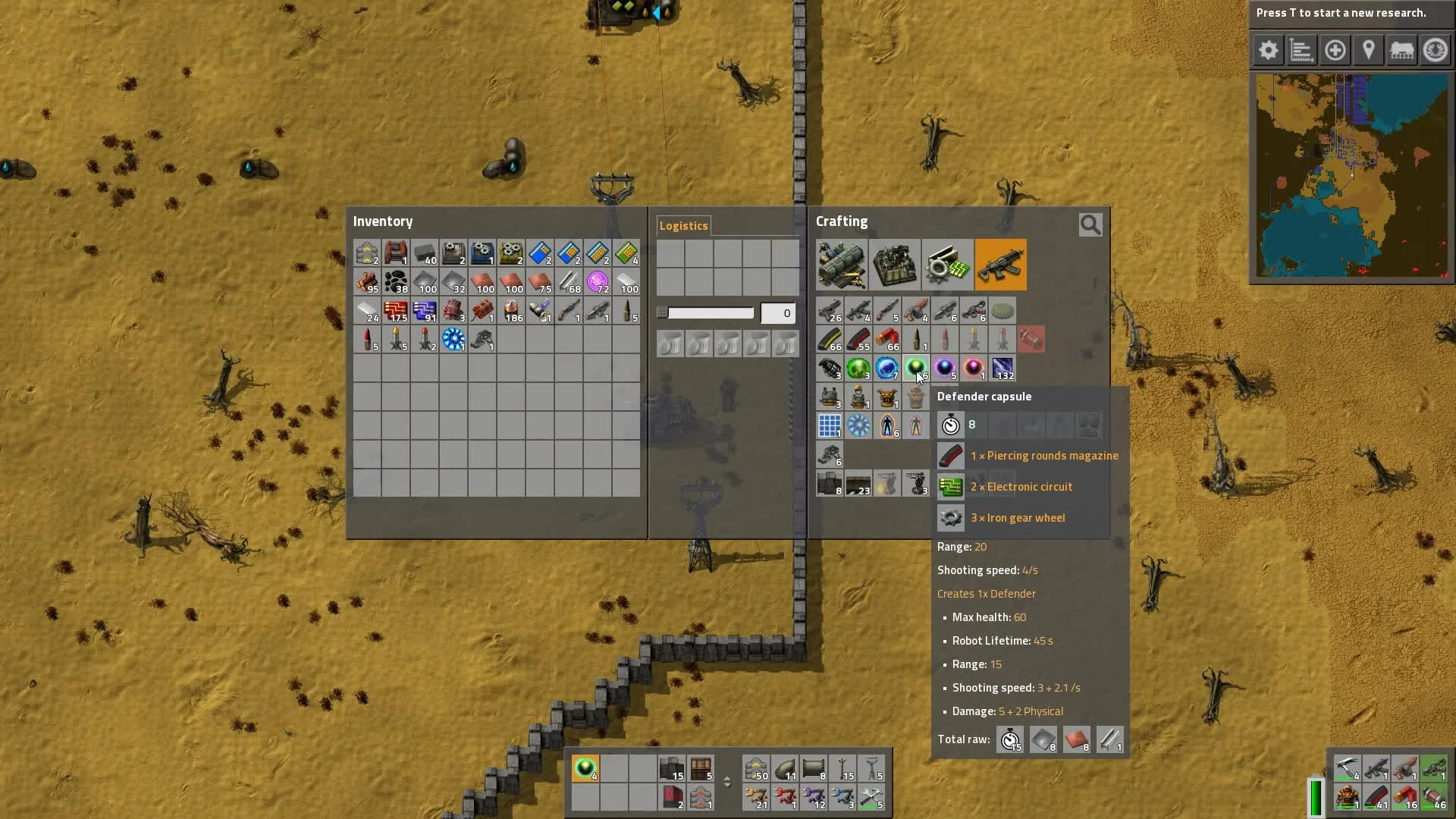Image resolution: width=1456 pixels, height=819 pixels.
Task: Open the zoom-in minimap control
Action: coord(1335,50)
